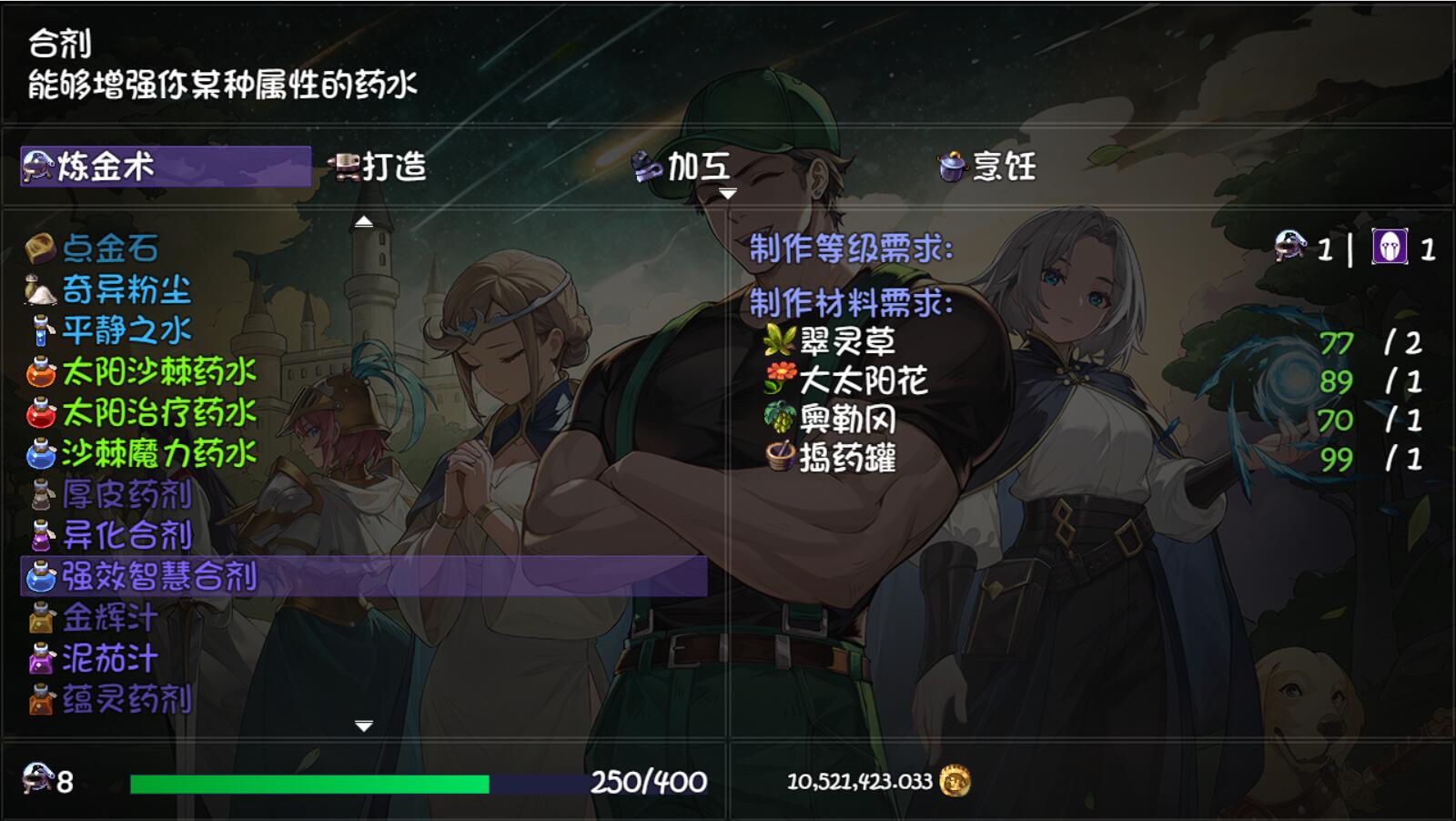The width and height of the screenshot is (1456, 821).
Task: Click the small arrow under the 加工 tab
Action: (727, 193)
